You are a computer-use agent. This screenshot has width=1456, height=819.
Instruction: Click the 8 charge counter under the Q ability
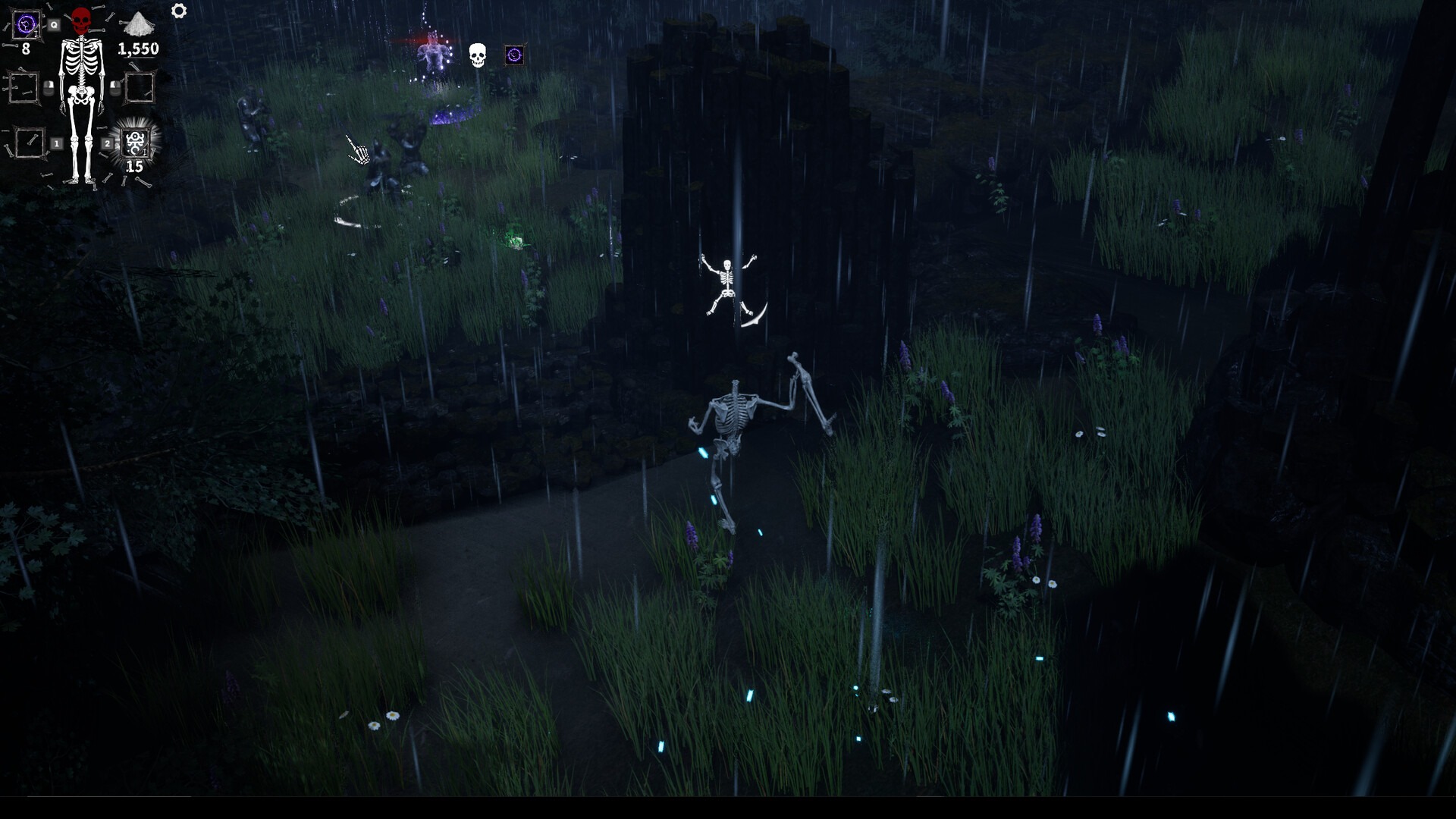coord(26,48)
